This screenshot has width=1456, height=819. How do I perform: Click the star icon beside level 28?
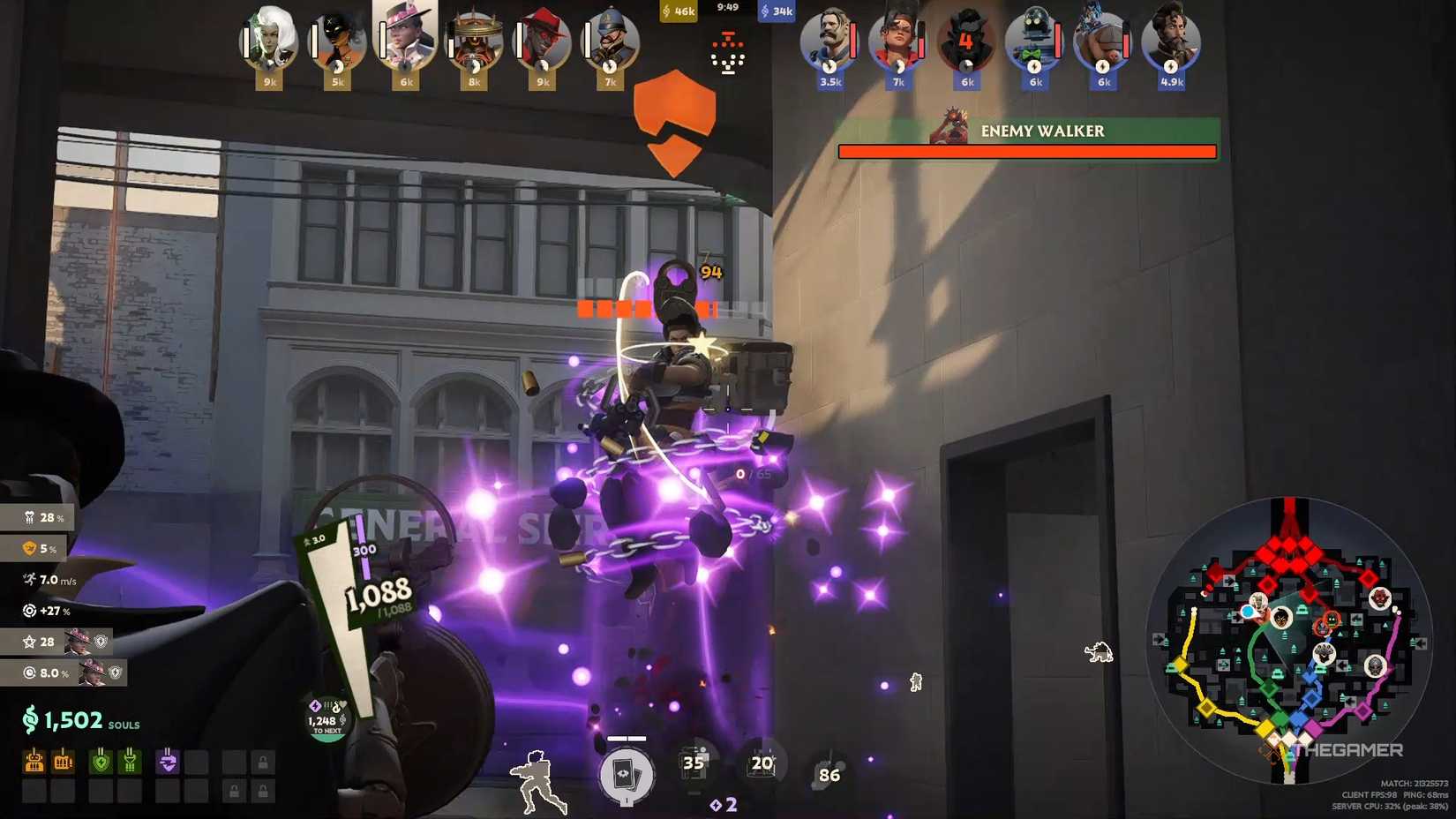[31, 642]
